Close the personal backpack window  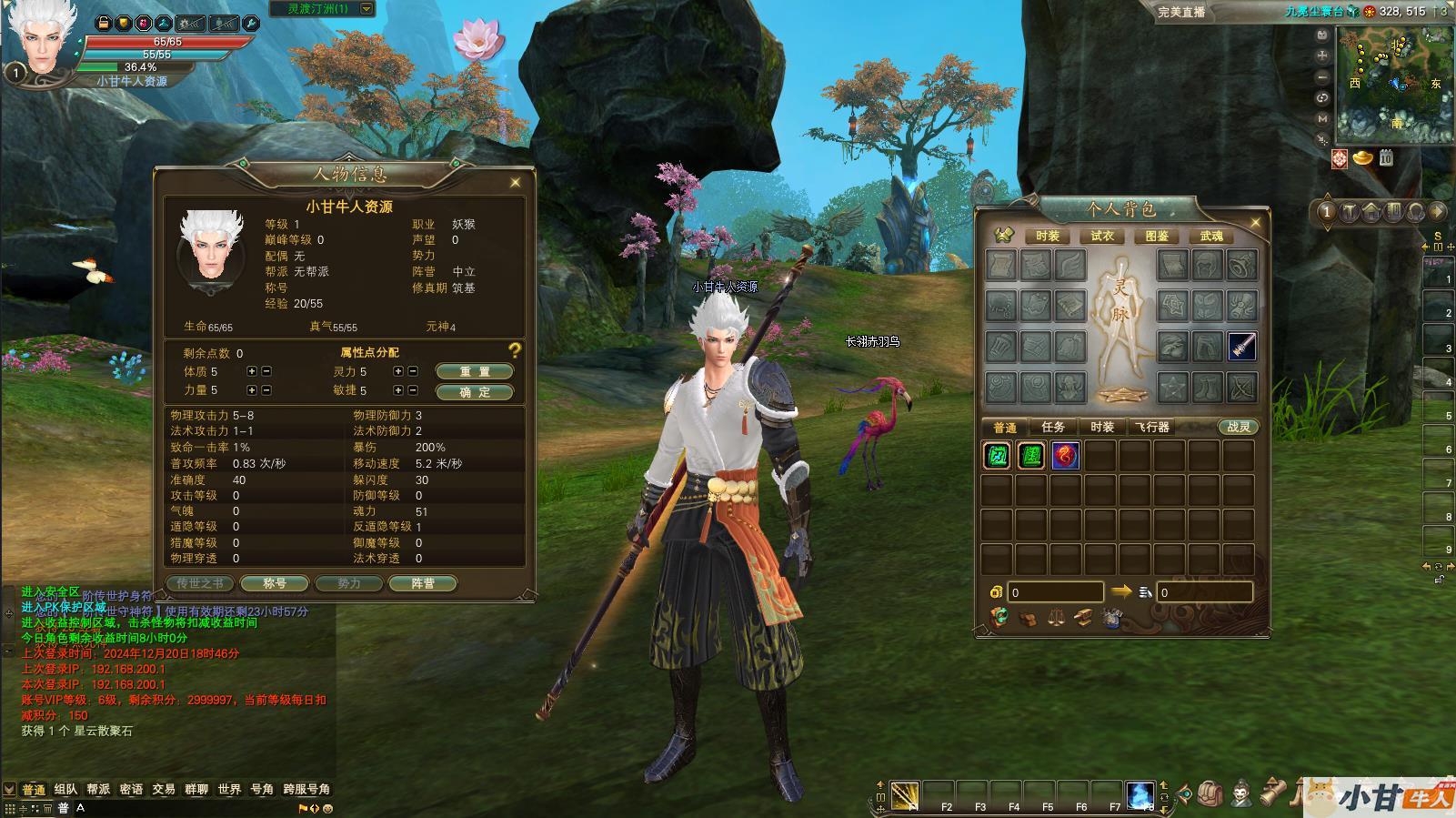tap(1256, 222)
